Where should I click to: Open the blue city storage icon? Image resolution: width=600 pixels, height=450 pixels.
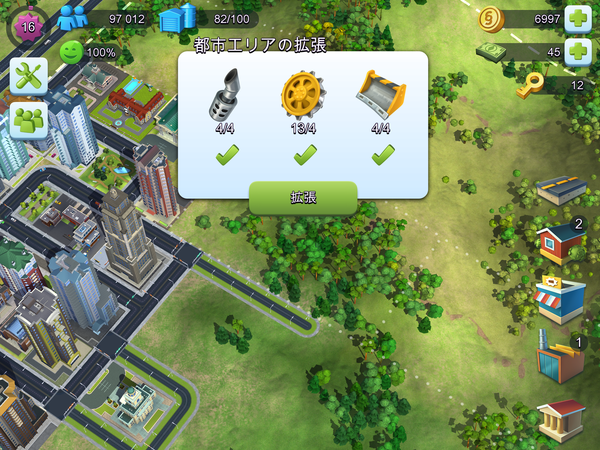click(176, 18)
